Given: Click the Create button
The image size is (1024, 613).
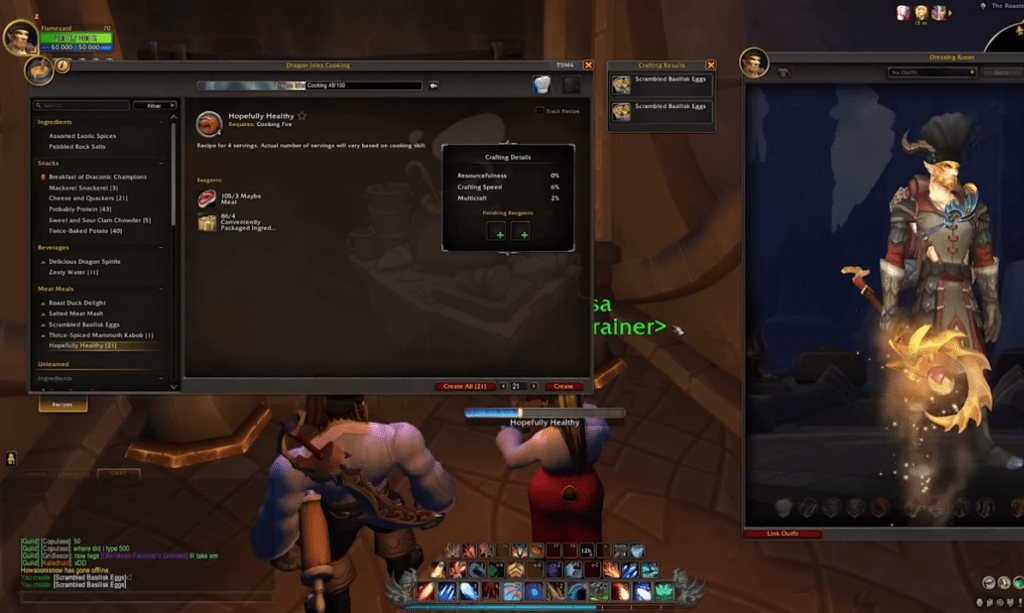Looking at the screenshot, I should [x=563, y=386].
